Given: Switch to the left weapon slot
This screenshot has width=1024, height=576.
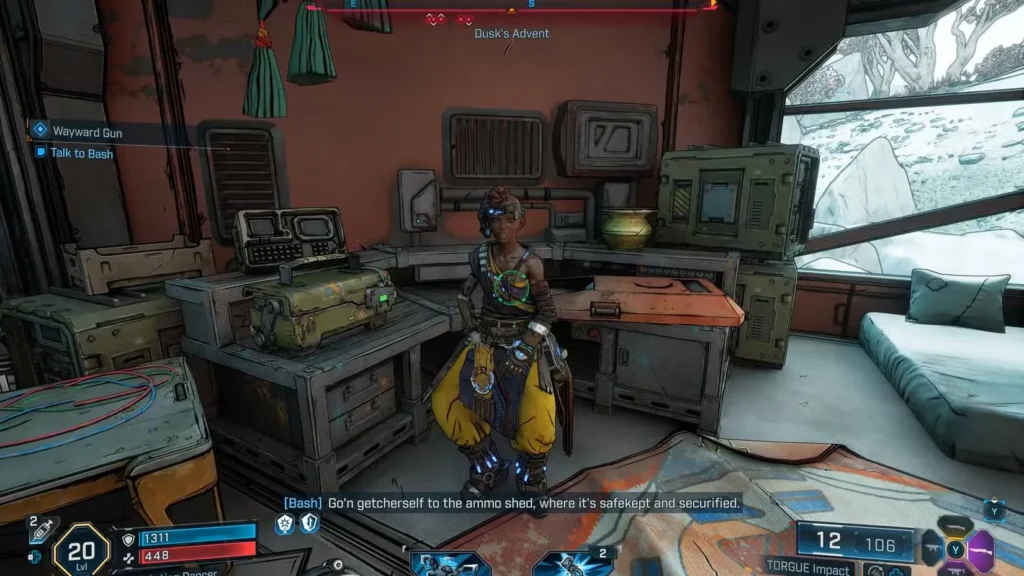Looking at the screenshot, I should point(932,549).
